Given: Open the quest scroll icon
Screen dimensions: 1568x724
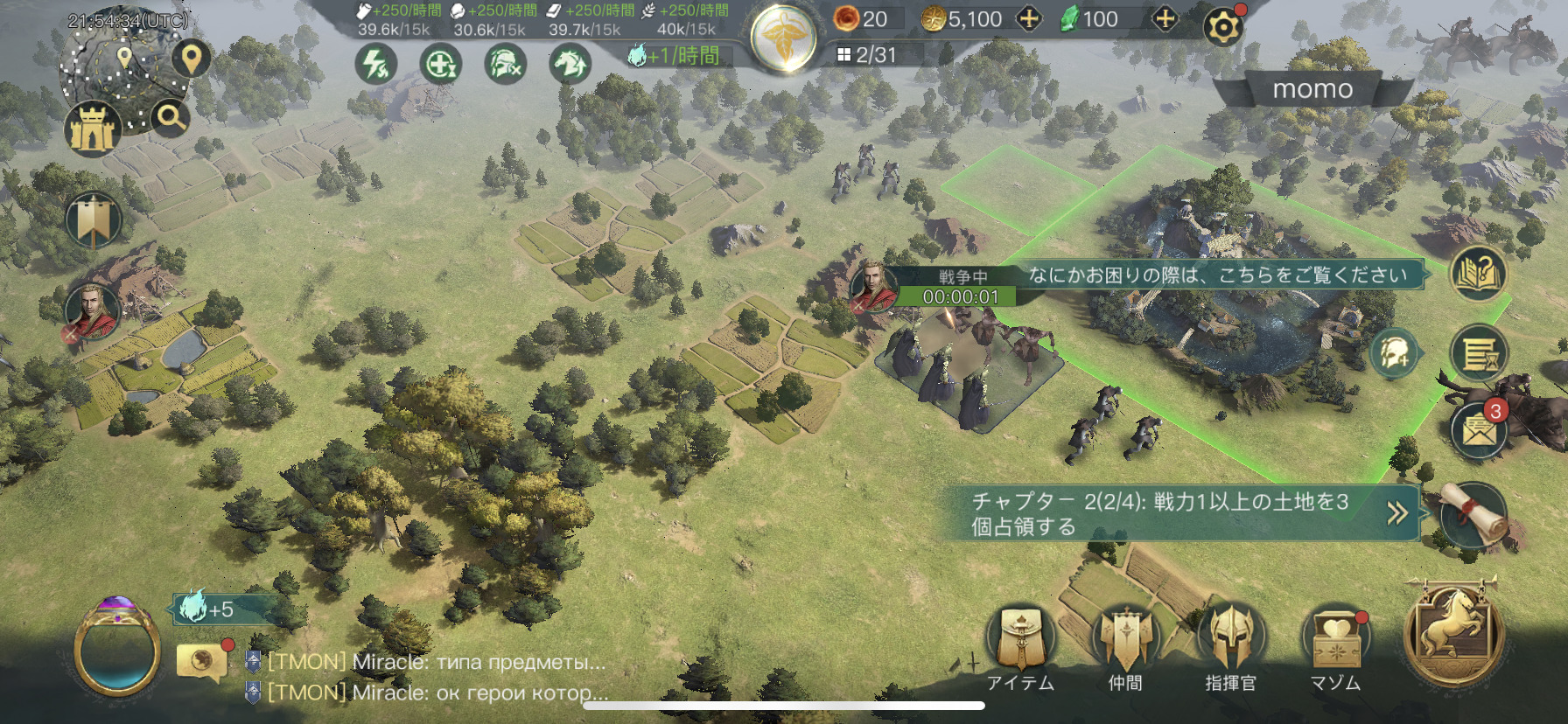Looking at the screenshot, I should [1475, 515].
